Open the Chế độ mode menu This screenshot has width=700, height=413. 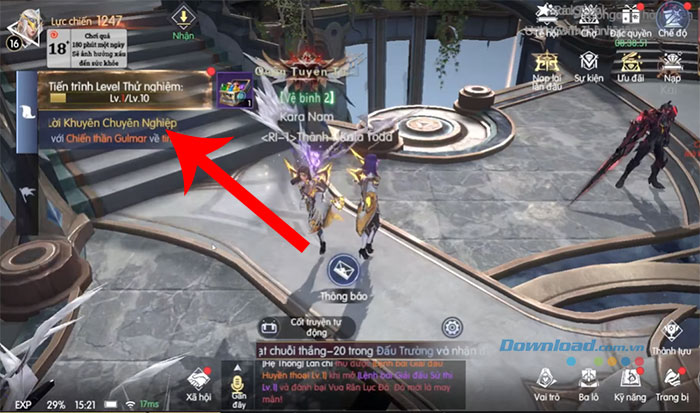tap(673, 17)
